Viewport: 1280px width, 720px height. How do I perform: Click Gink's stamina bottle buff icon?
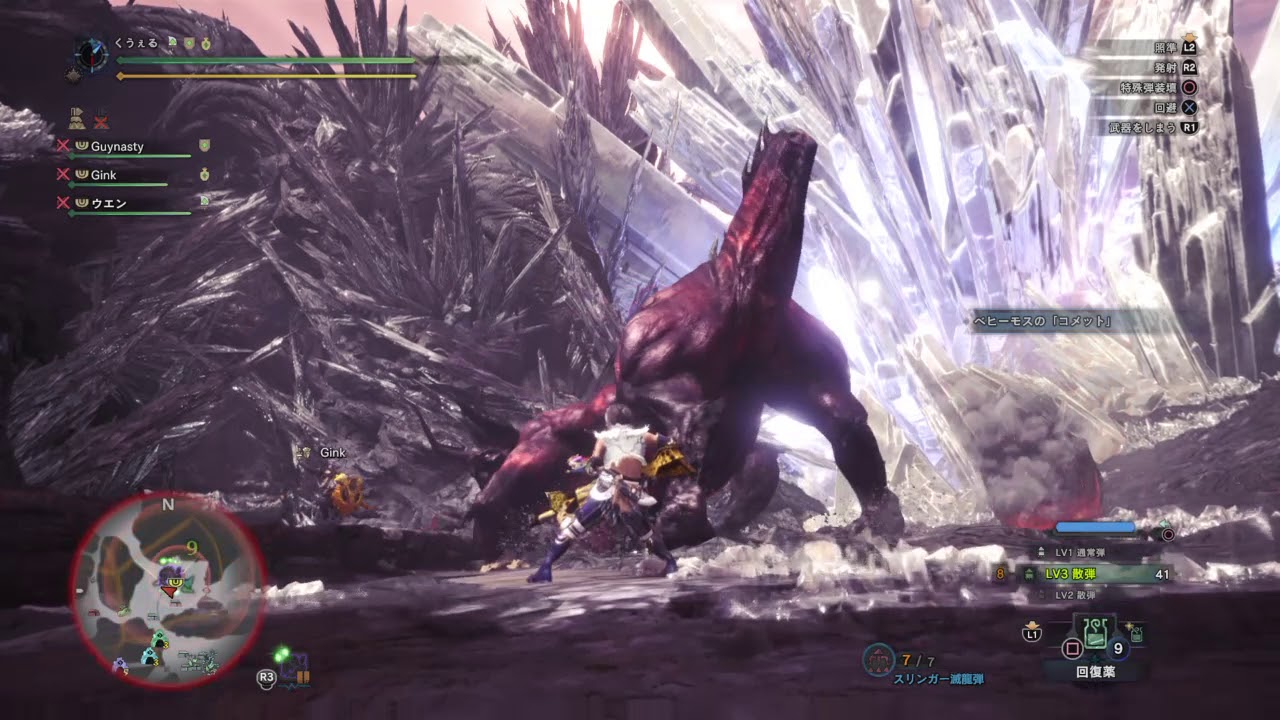point(204,173)
